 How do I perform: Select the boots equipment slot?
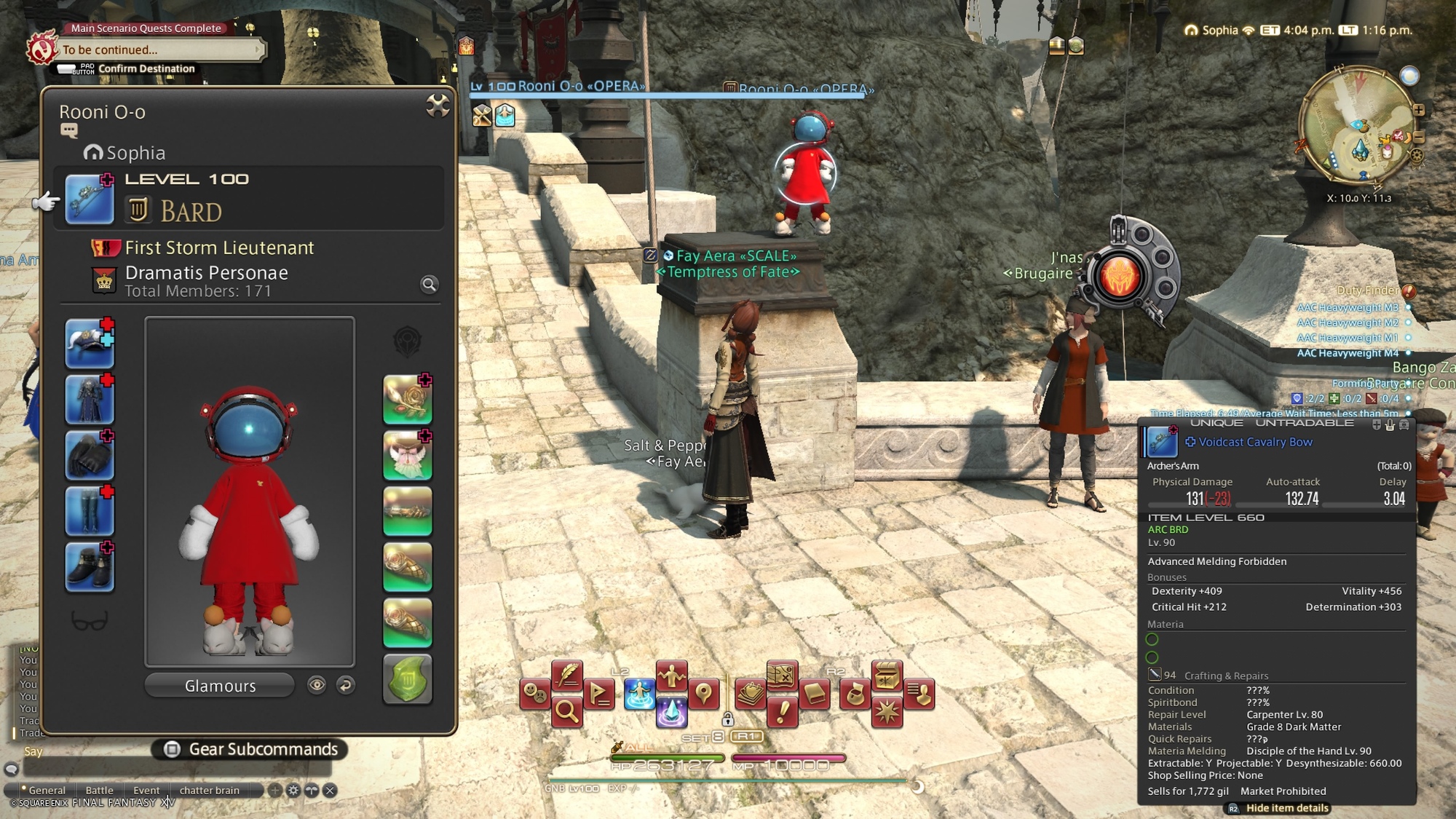(90, 567)
